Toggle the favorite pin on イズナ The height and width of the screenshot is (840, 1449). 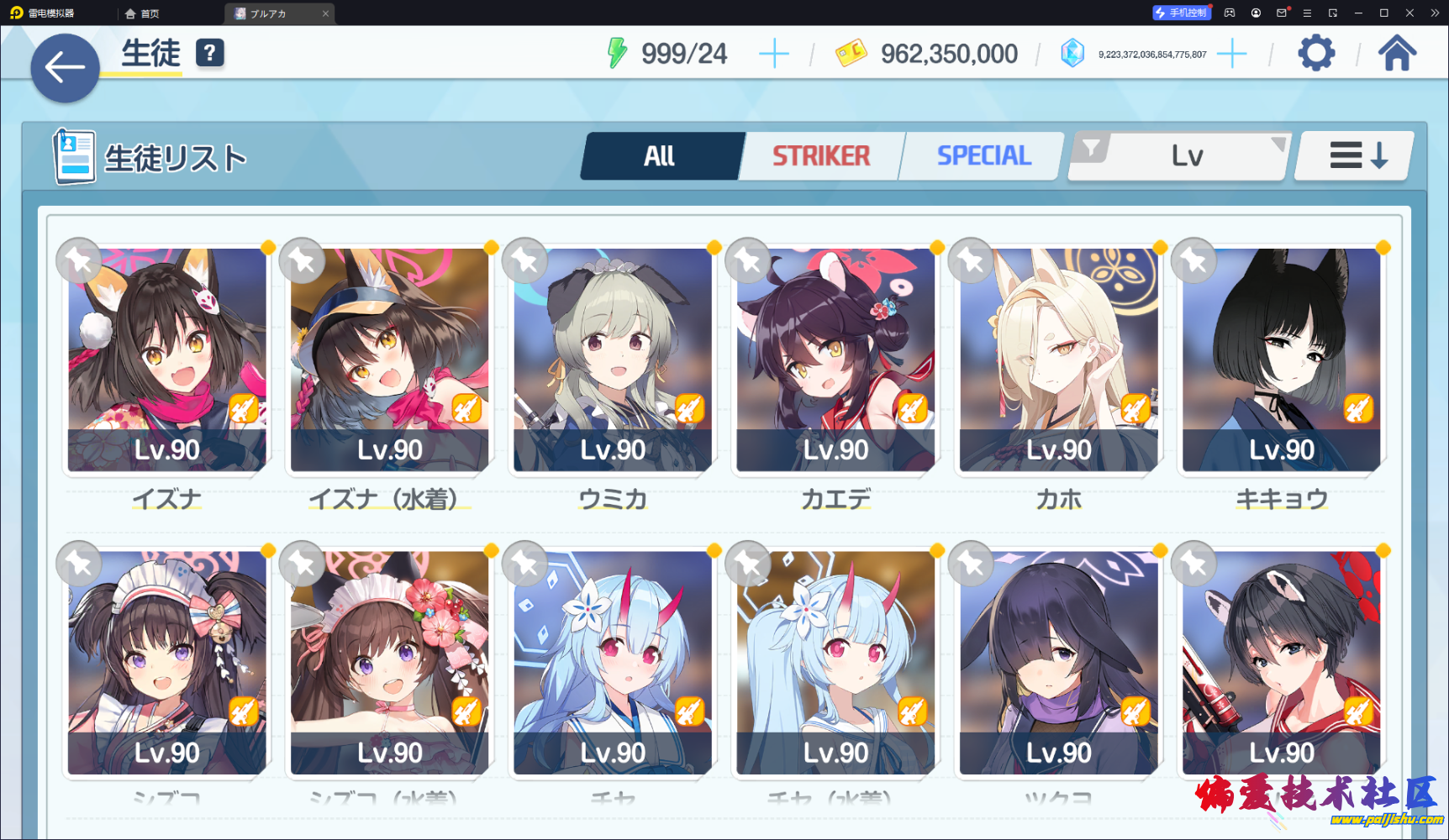(x=79, y=260)
